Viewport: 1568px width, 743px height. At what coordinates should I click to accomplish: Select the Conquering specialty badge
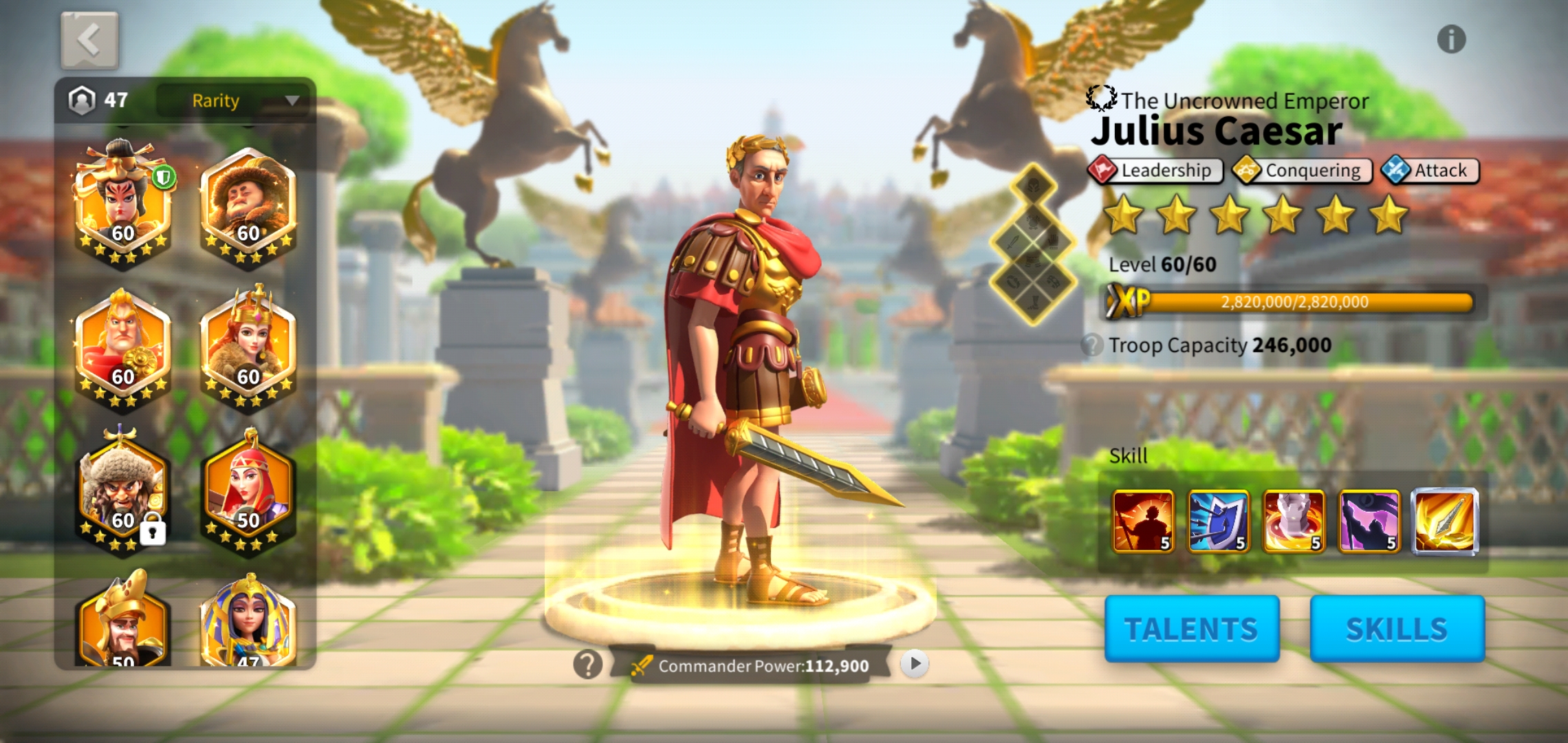point(1301,170)
